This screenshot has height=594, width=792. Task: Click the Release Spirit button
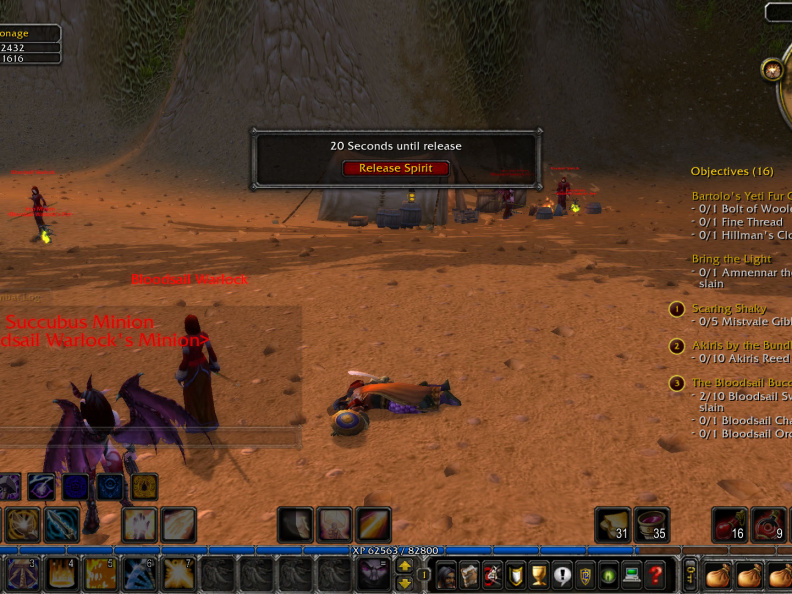tap(396, 168)
